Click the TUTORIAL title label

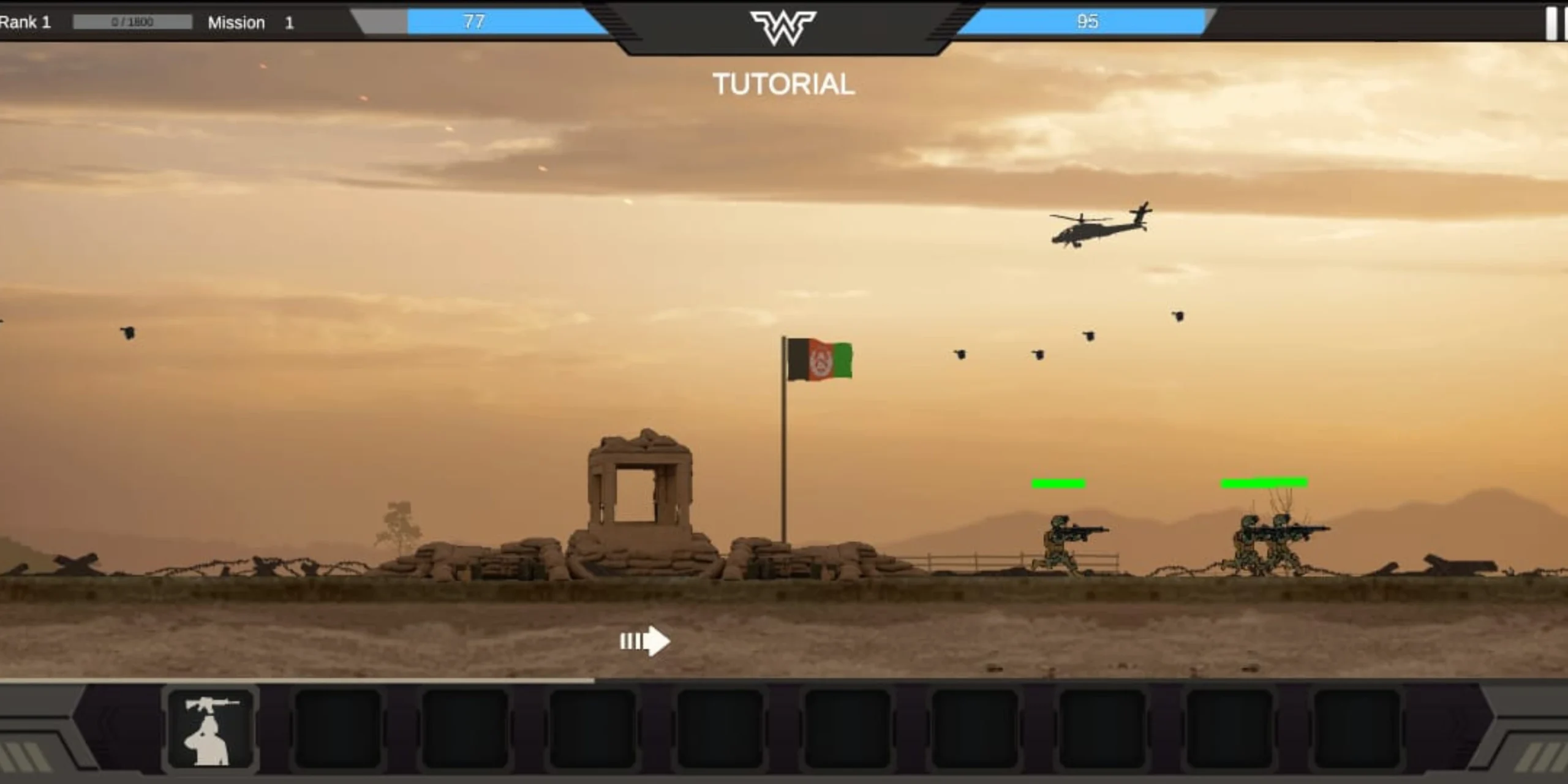[784, 85]
